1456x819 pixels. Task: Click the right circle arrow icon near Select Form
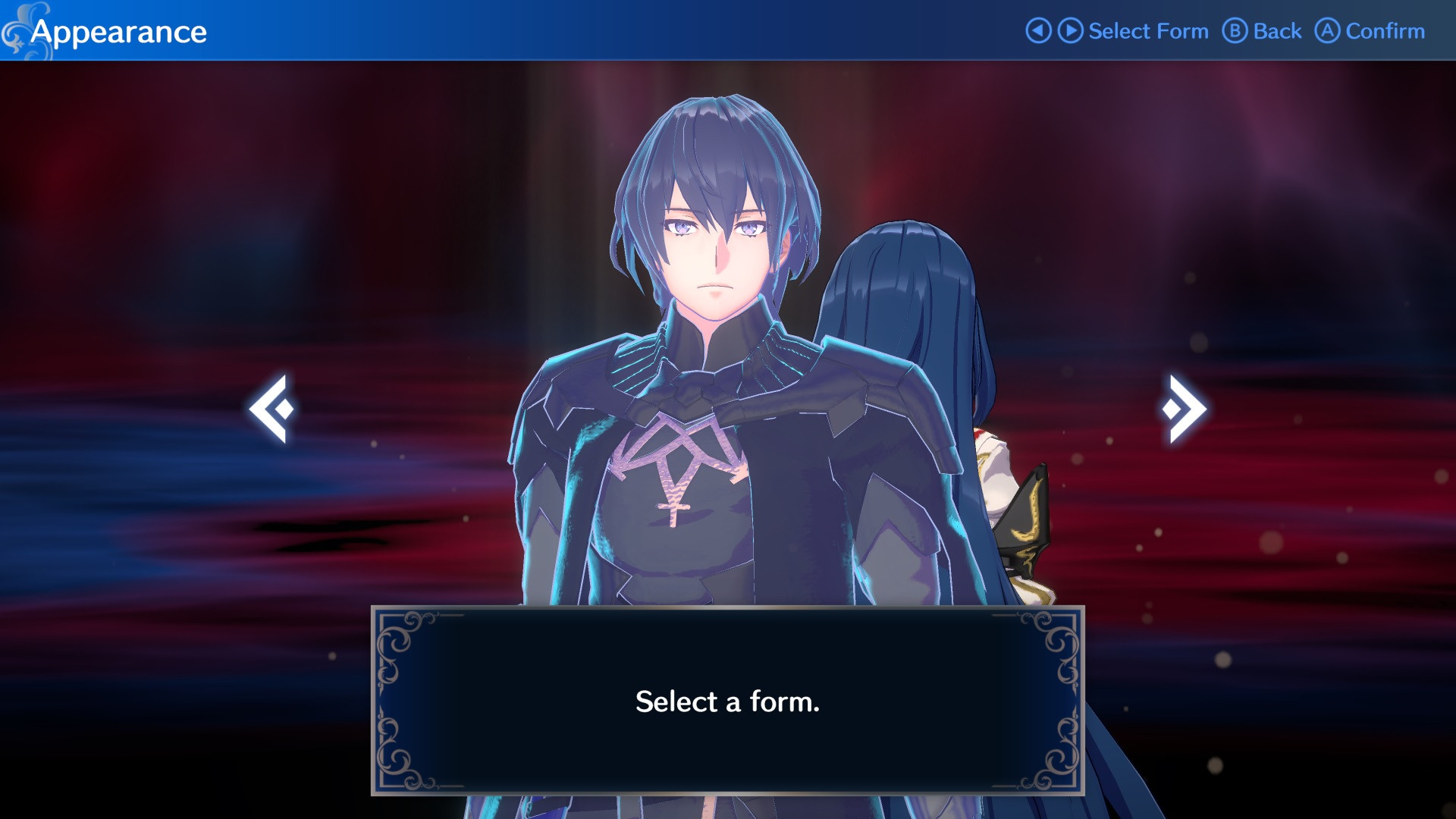pyautogui.click(x=1069, y=31)
